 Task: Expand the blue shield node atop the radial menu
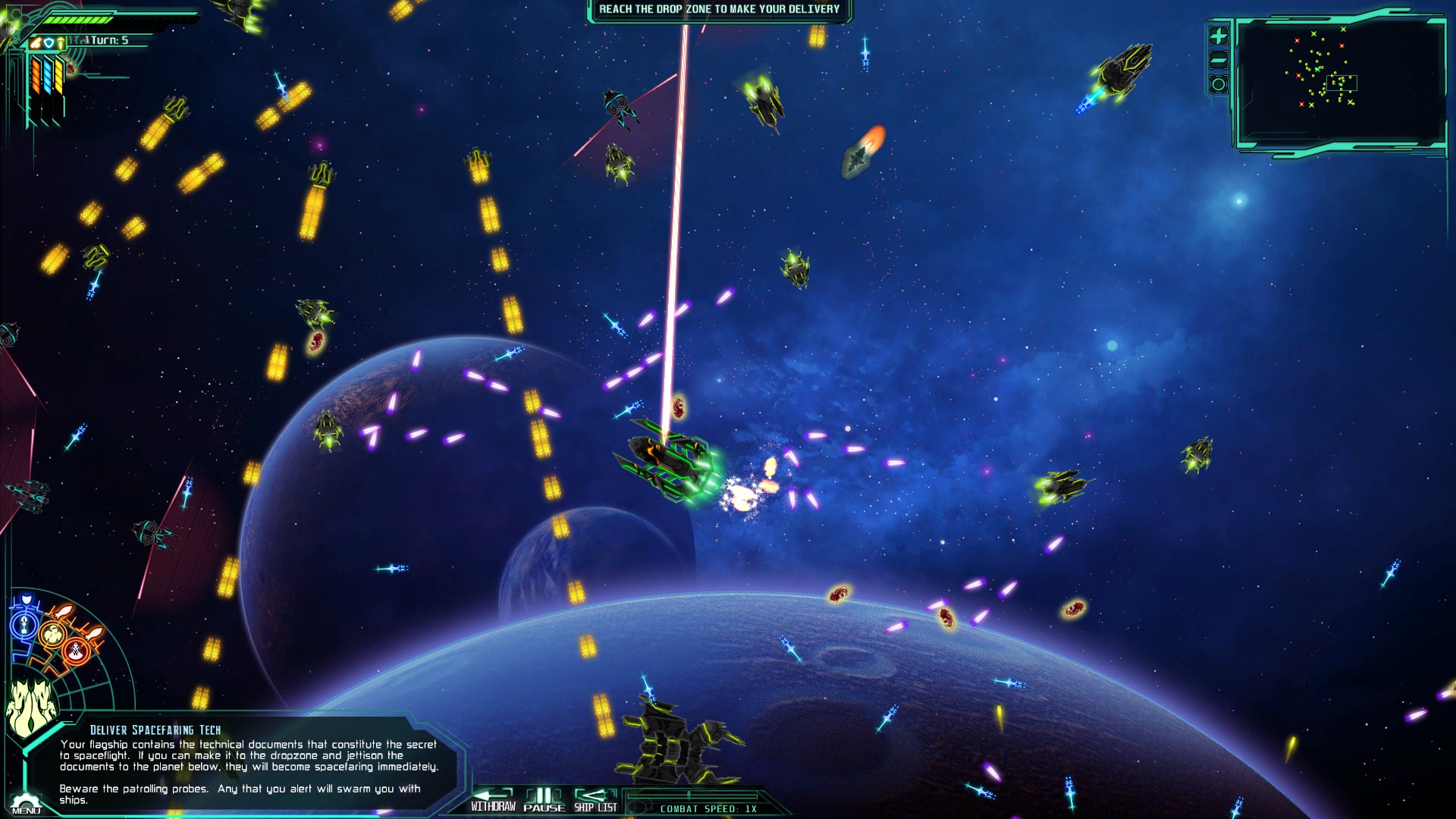pyautogui.click(x=26, y=598)
